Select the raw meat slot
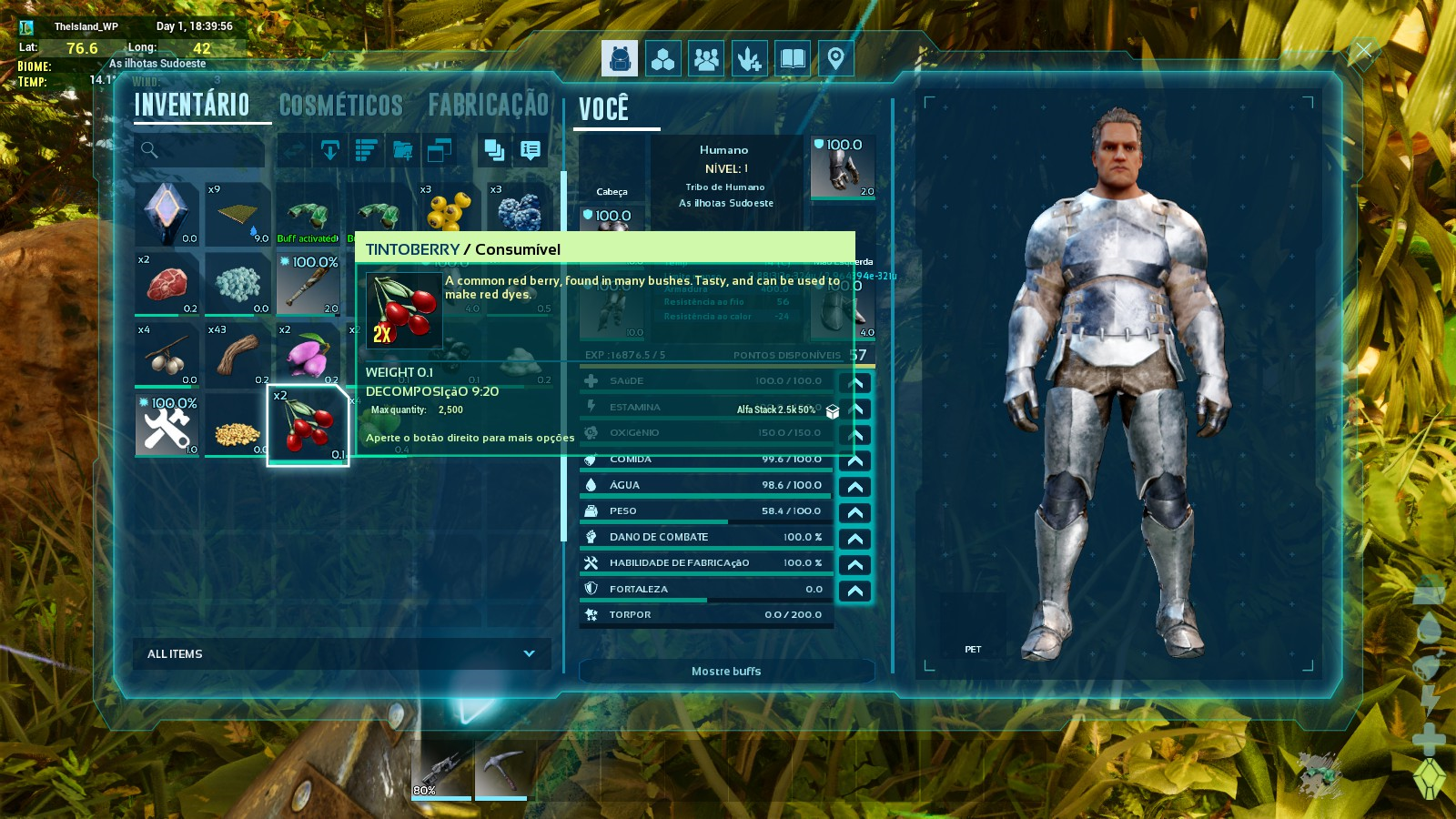Viewport: 1456px width, 819px height. click(x=167, y=285)
